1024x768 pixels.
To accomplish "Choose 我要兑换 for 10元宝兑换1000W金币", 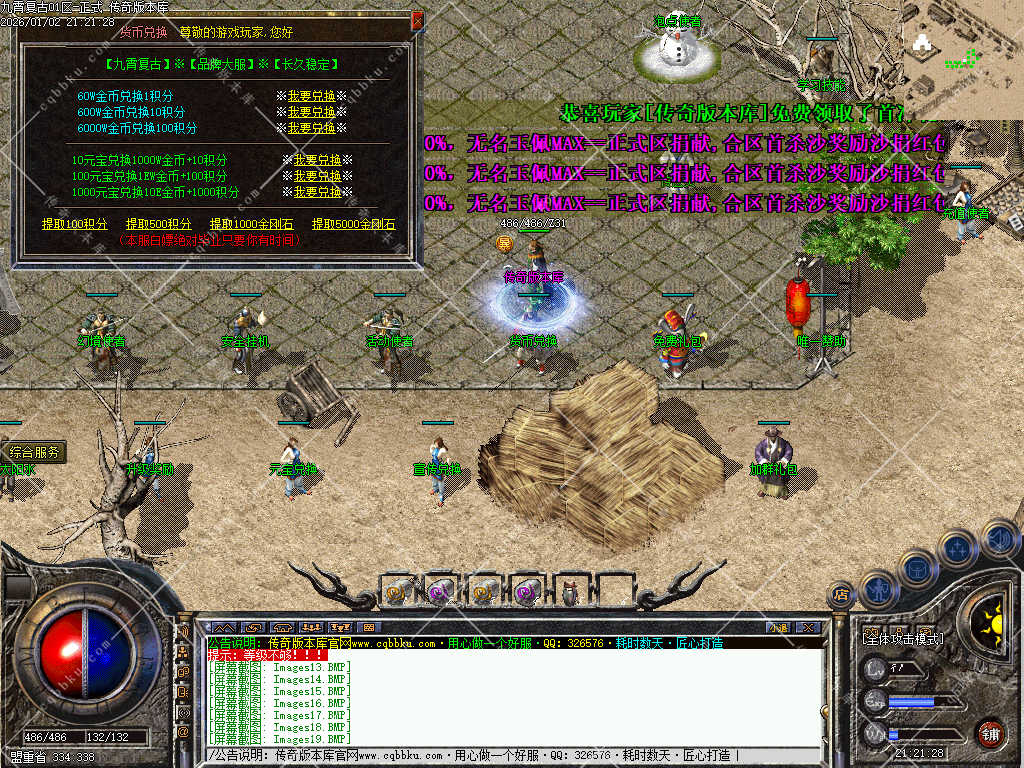I will point(317,160).
